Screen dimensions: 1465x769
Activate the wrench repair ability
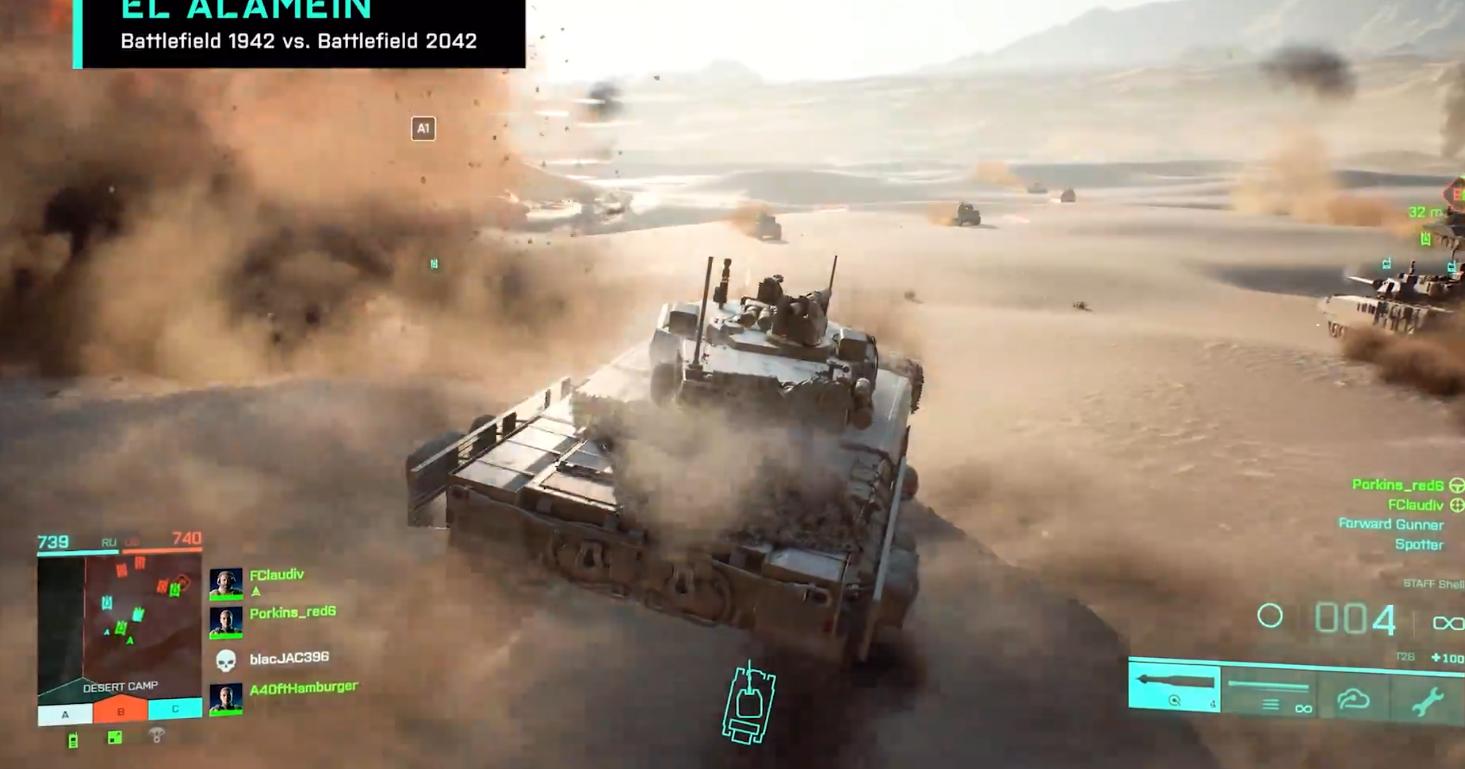pyautogui.click(x=1427, y=701)
